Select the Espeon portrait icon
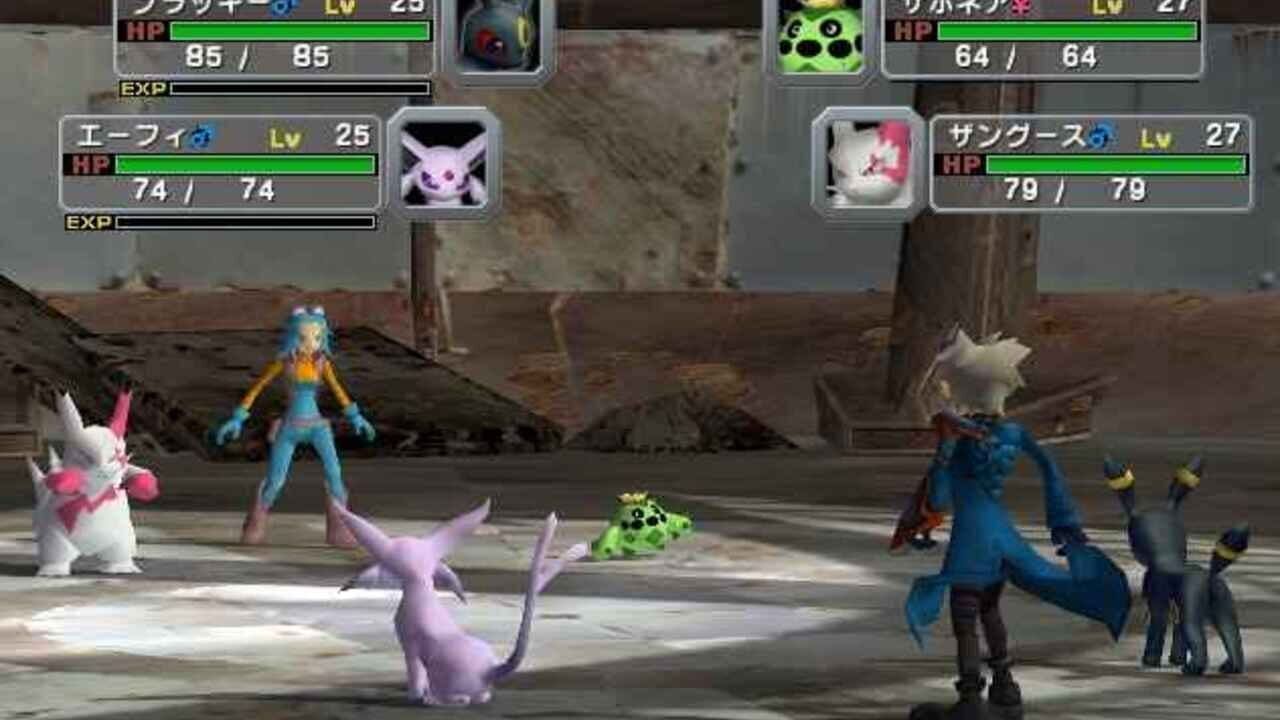 pos(444,162)
